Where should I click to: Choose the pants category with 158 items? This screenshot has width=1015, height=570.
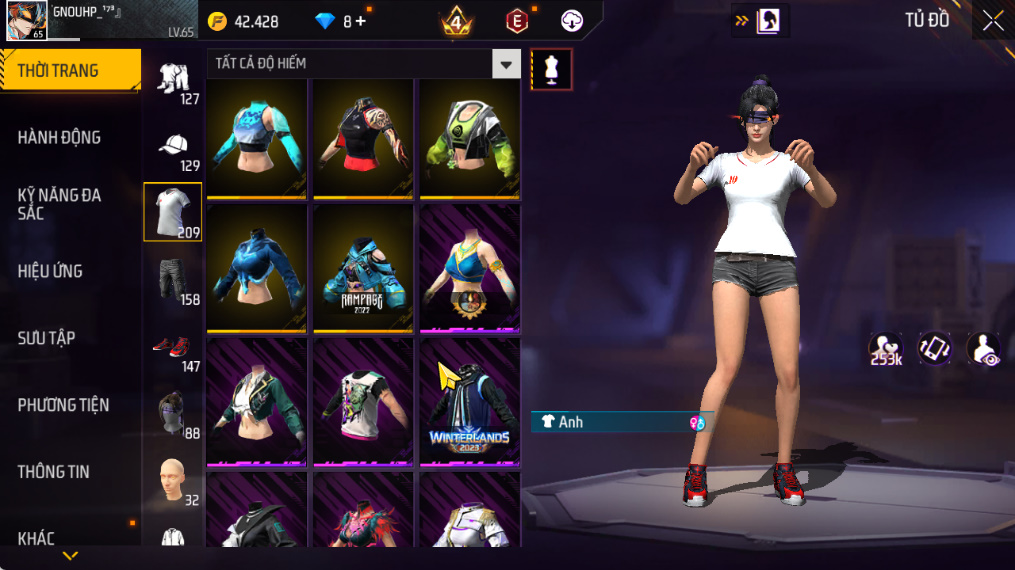174,282
